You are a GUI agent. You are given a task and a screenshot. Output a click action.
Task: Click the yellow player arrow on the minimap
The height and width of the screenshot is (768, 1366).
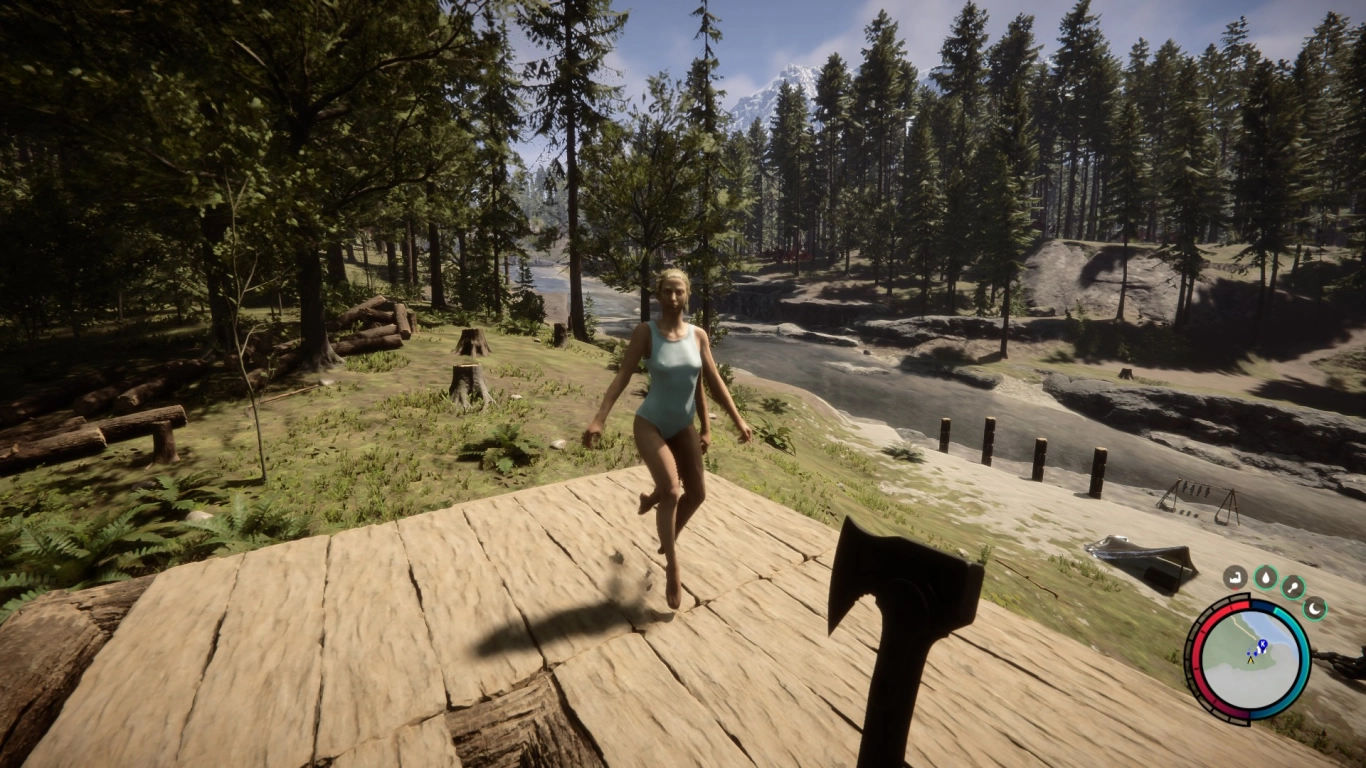1251,660
